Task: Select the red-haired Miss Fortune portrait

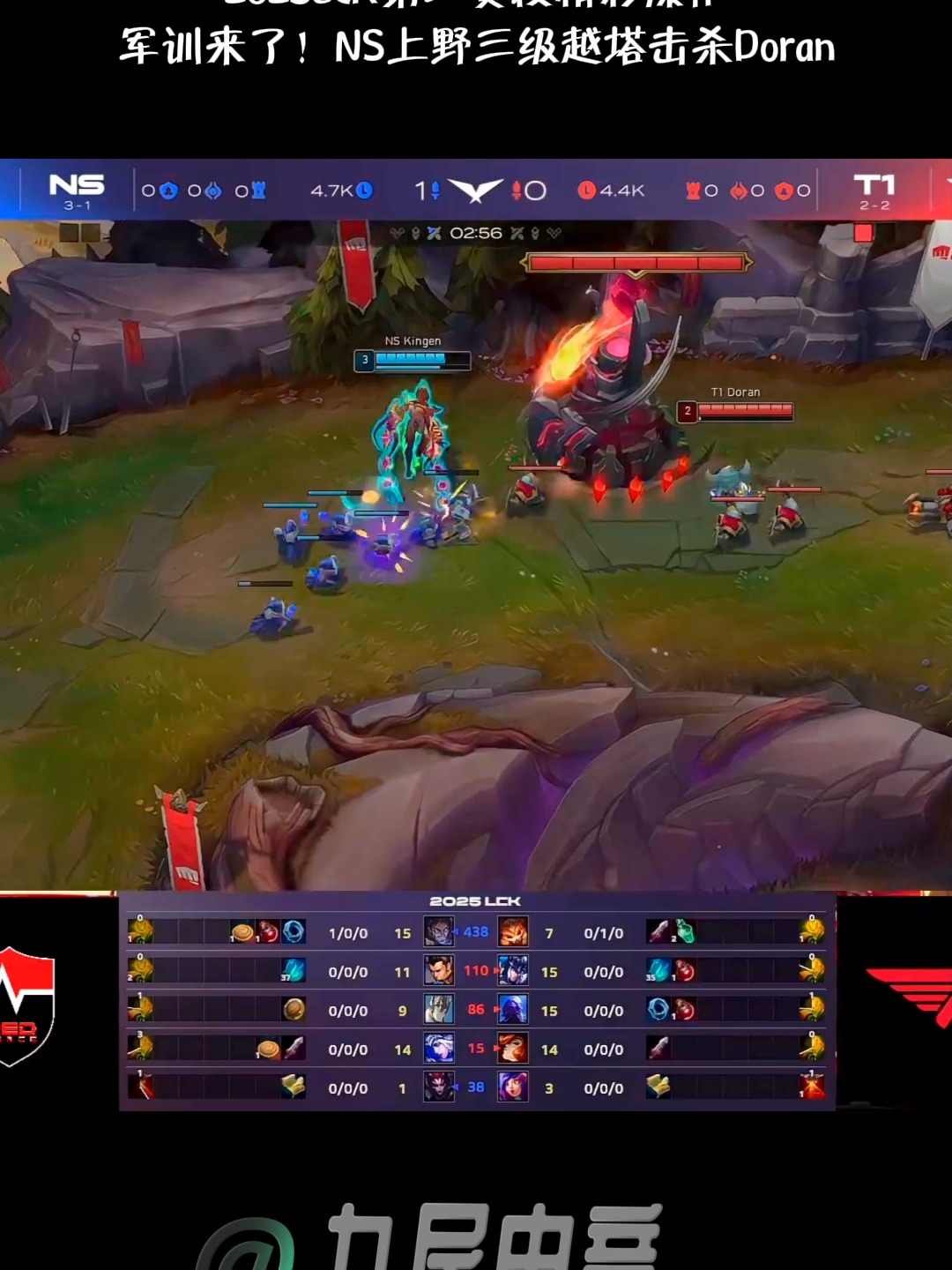Action: [x=513, y=1049]
